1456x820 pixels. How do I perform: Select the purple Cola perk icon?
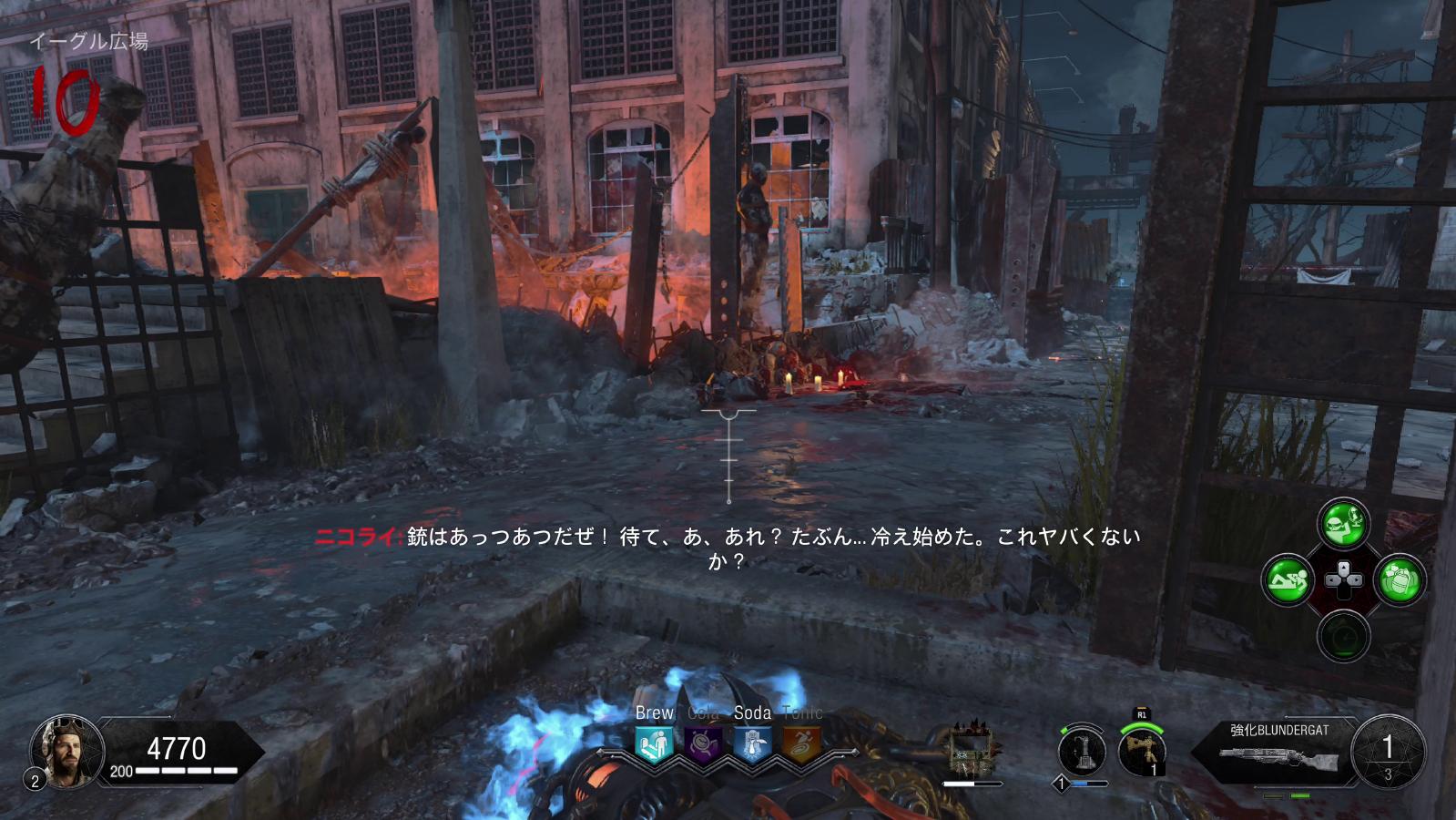[x=703, y=743]
